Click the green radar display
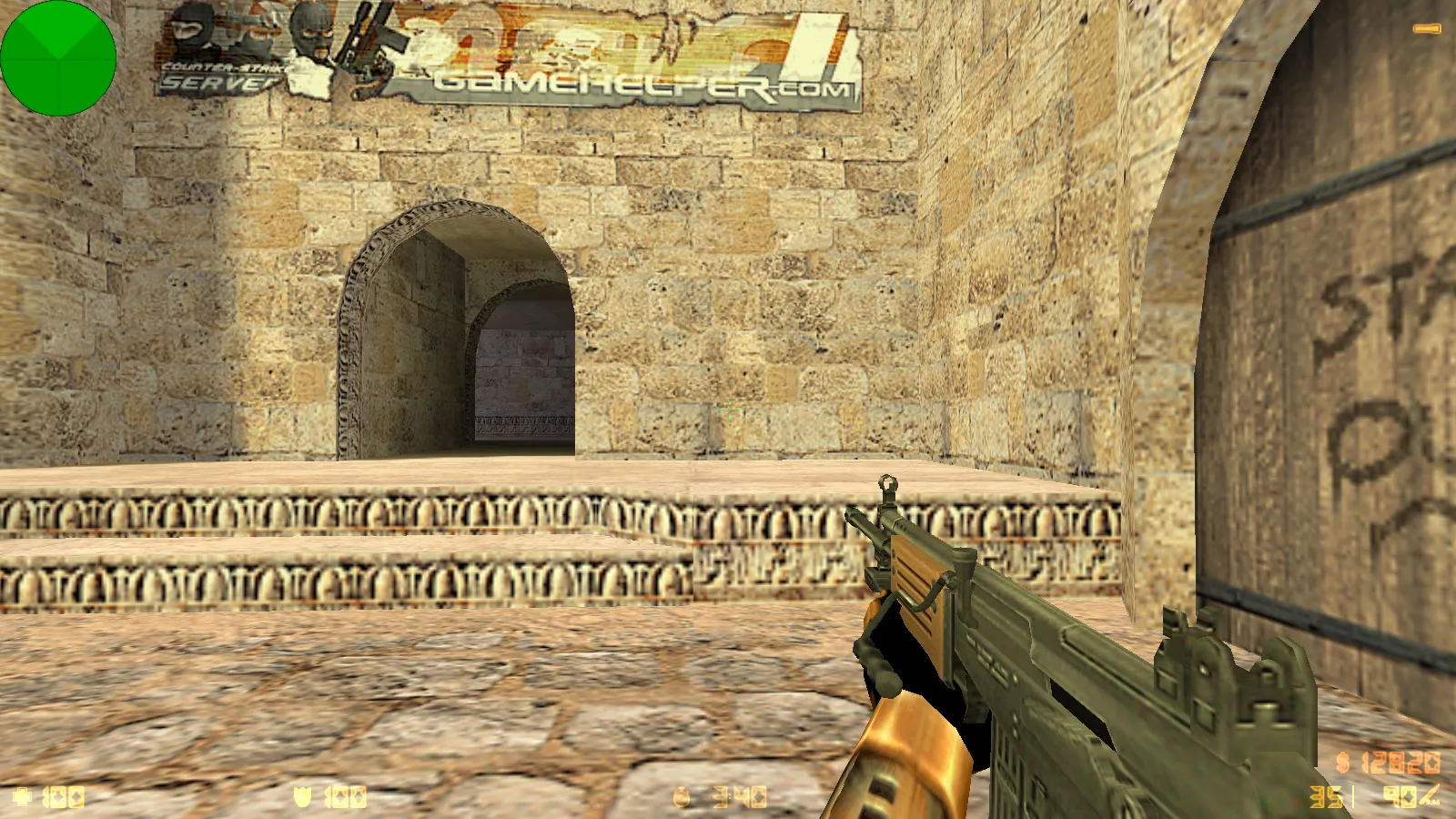This screenshot has height=819, width=1456. 58,57
